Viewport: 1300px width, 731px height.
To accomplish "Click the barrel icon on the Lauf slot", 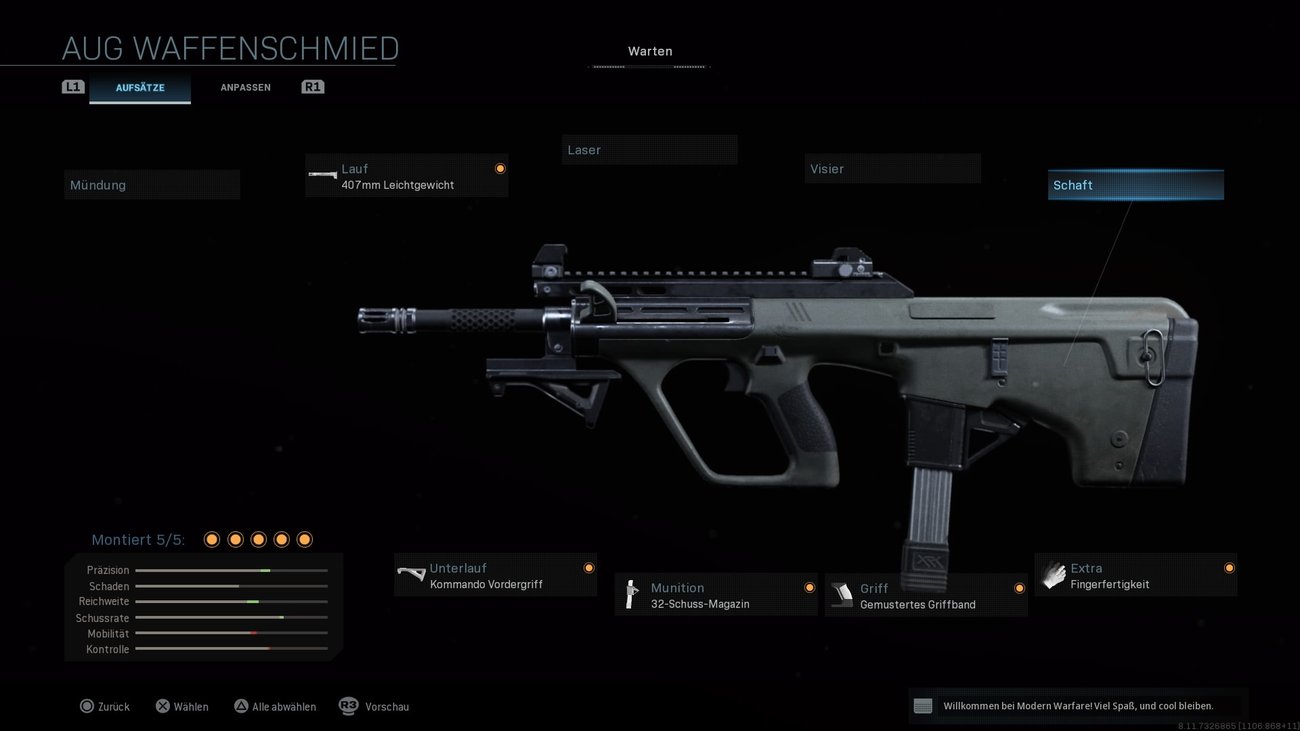I will [x=322, y=175].
